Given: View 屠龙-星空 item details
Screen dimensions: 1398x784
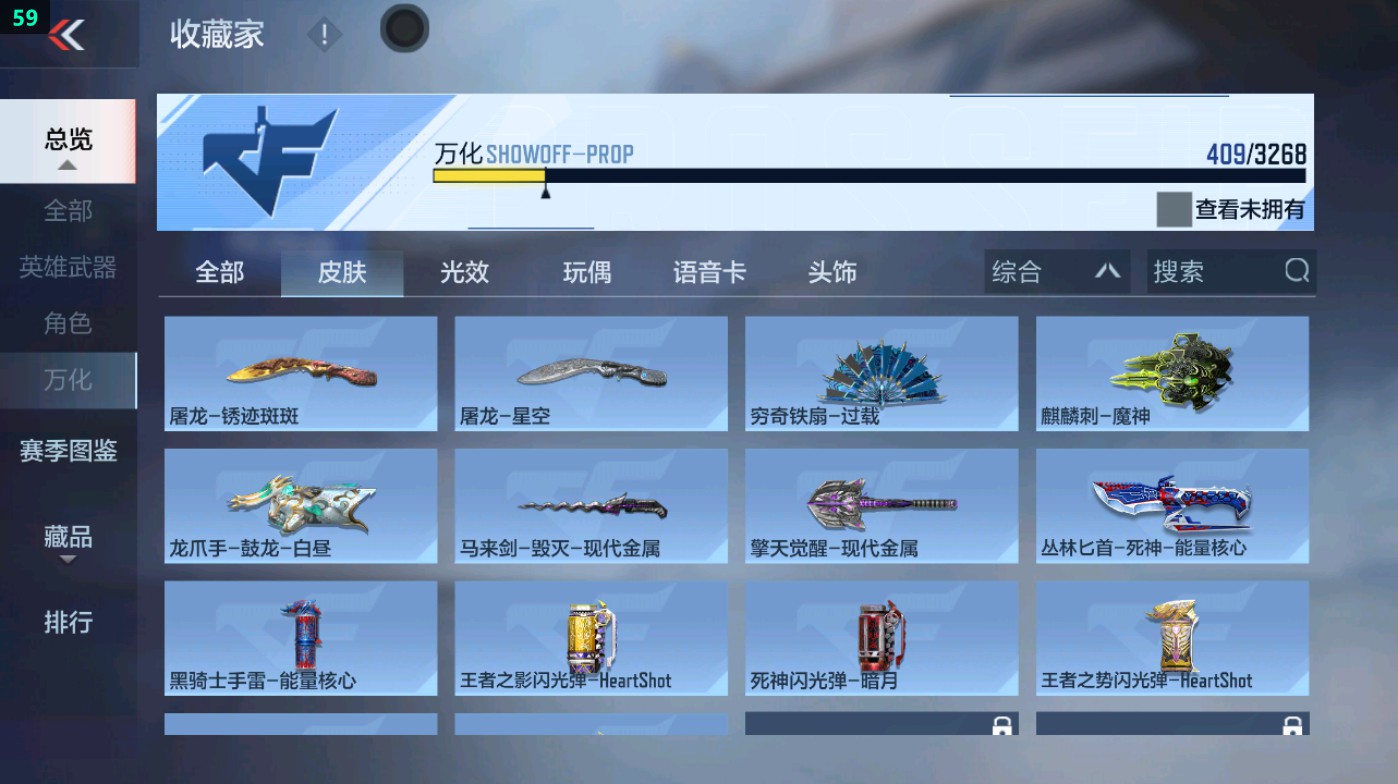Looking at the screenshot, I should (x=589, y=373).
